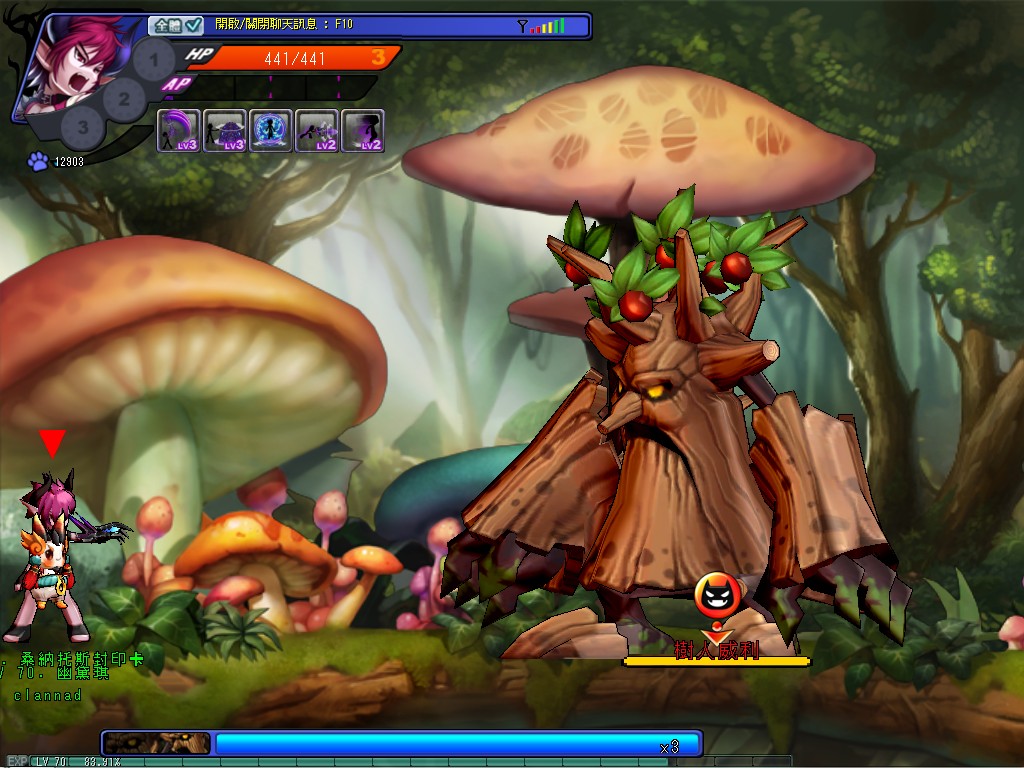Trigger the blue magic circle skill
This screenshot has width=1024, height=768.
click(271, 131)
